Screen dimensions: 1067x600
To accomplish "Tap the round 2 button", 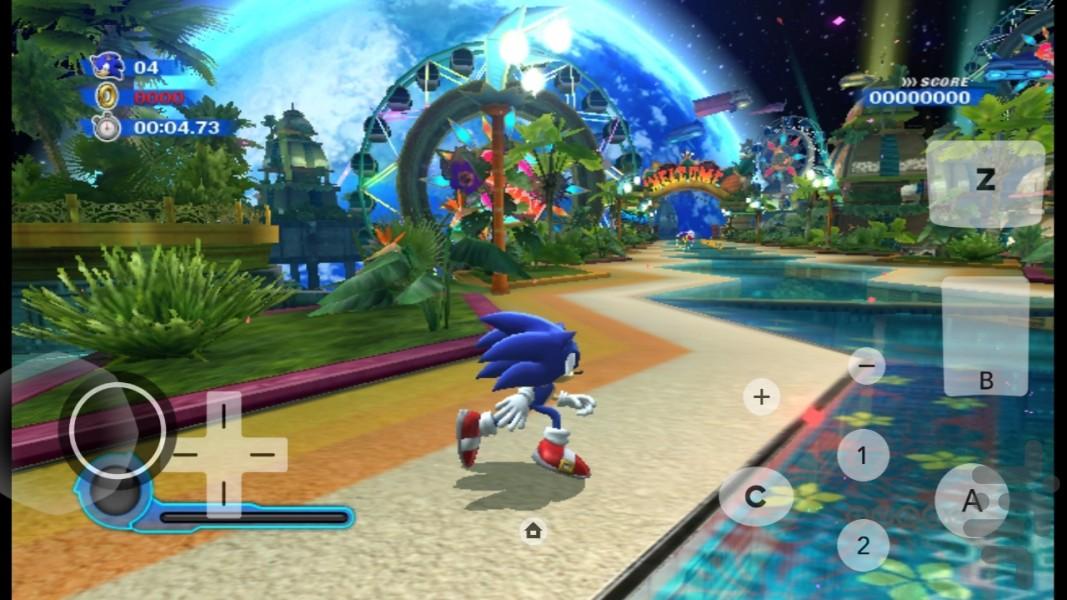I will 862,545.
